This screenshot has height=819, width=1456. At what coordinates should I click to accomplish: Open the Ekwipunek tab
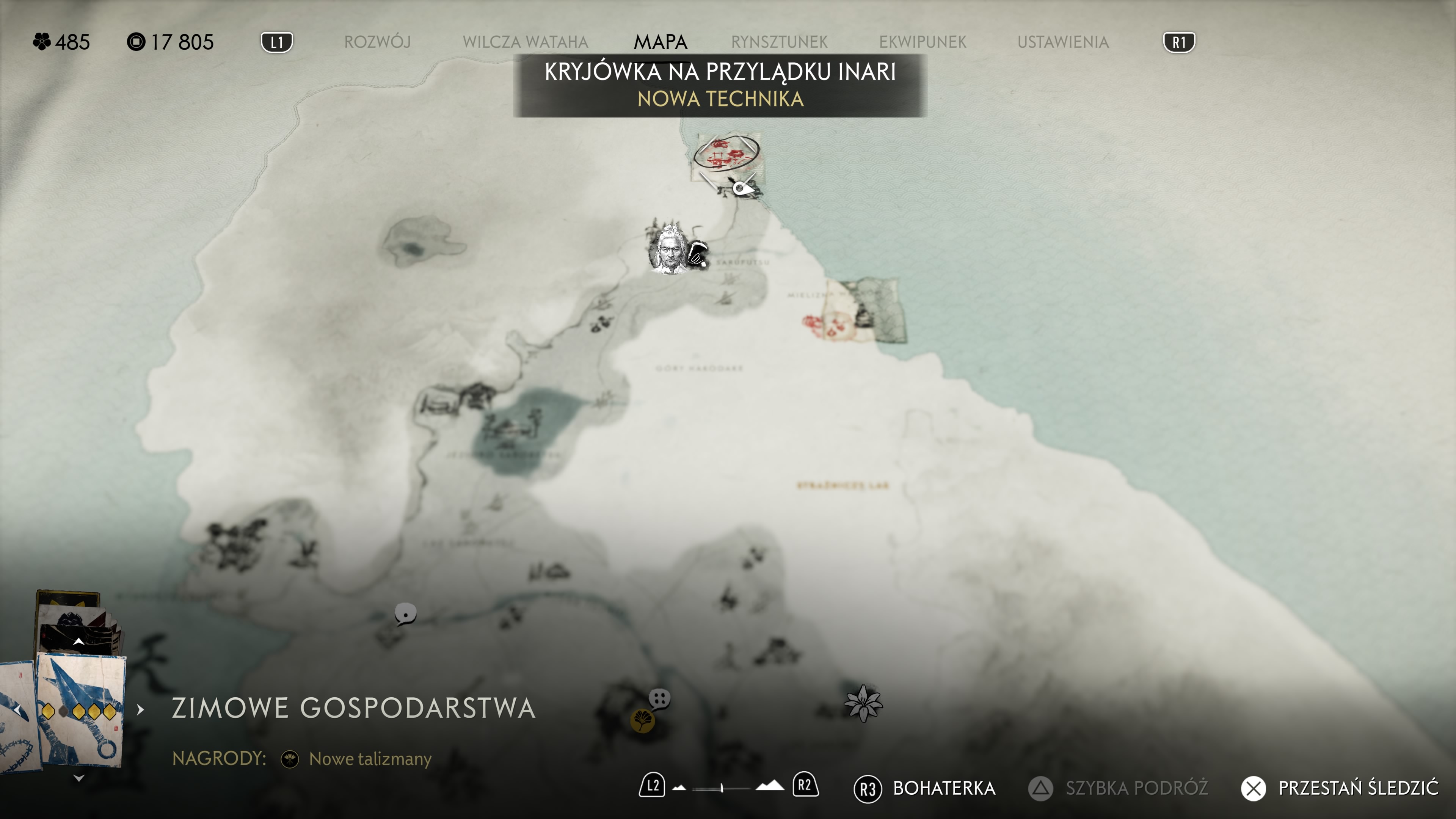(923, 42)
